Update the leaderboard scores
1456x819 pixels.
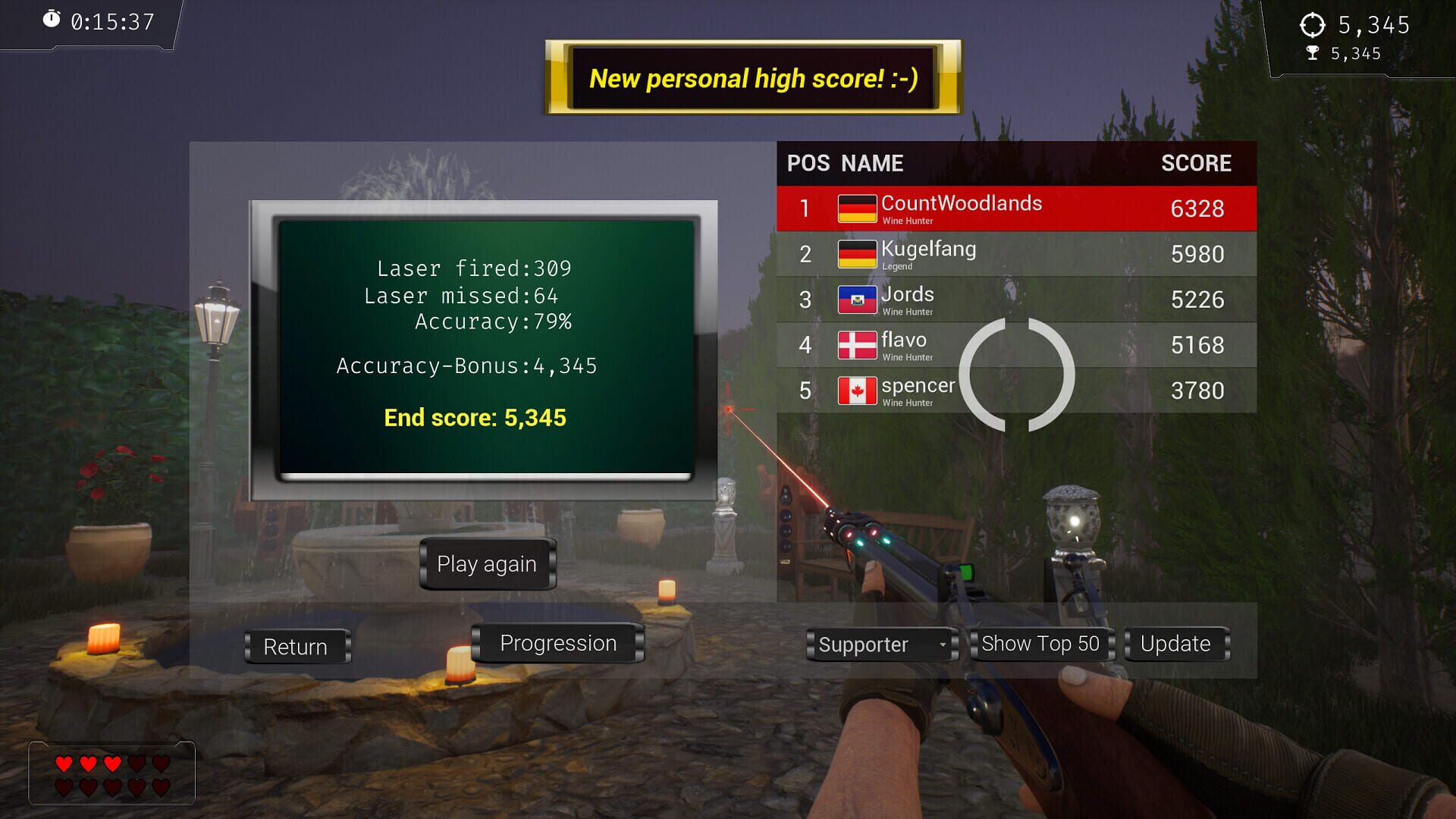pyautogui.click(x=1175, y=643)
